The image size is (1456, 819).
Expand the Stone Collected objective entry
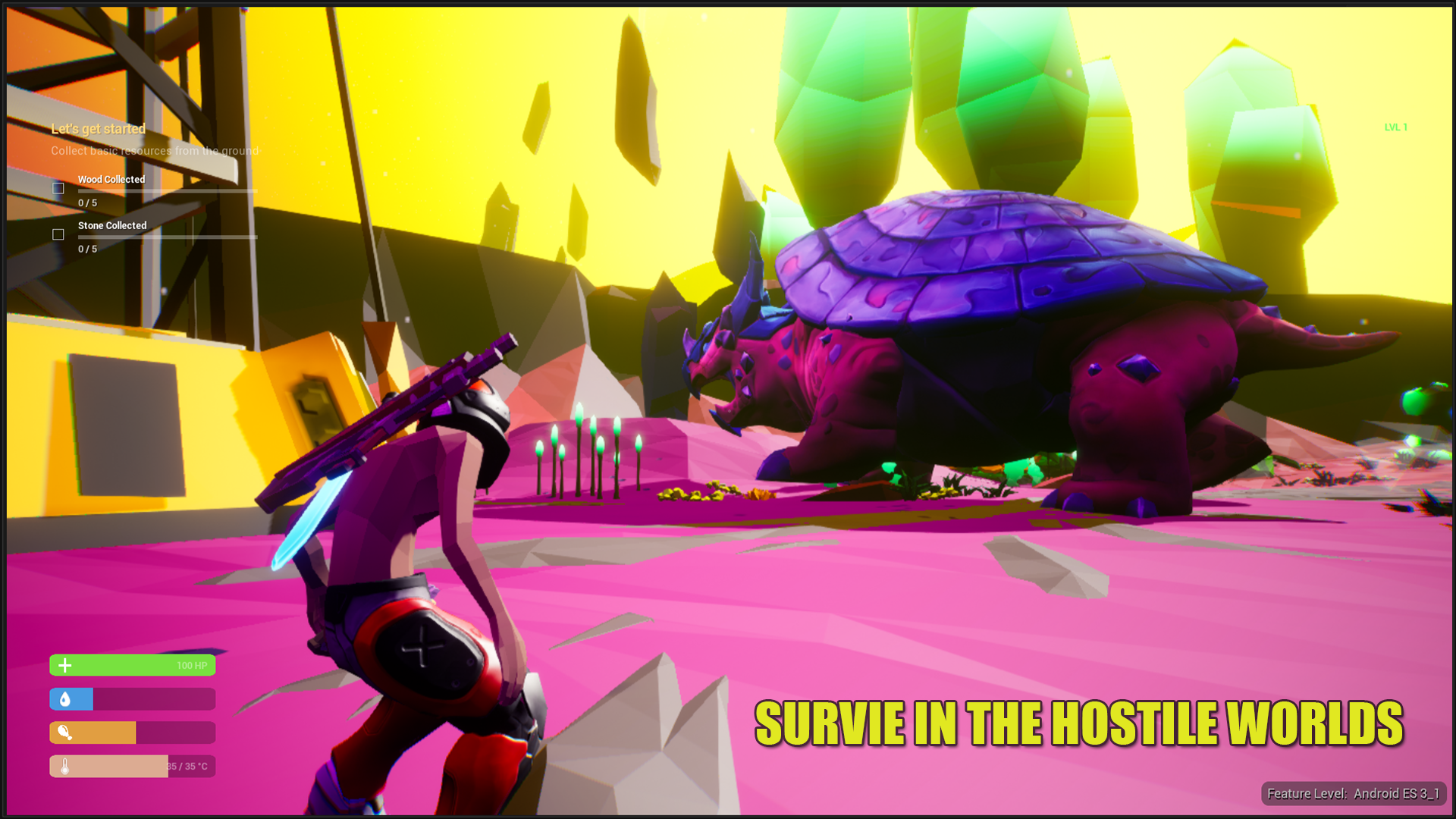point(112,225)
